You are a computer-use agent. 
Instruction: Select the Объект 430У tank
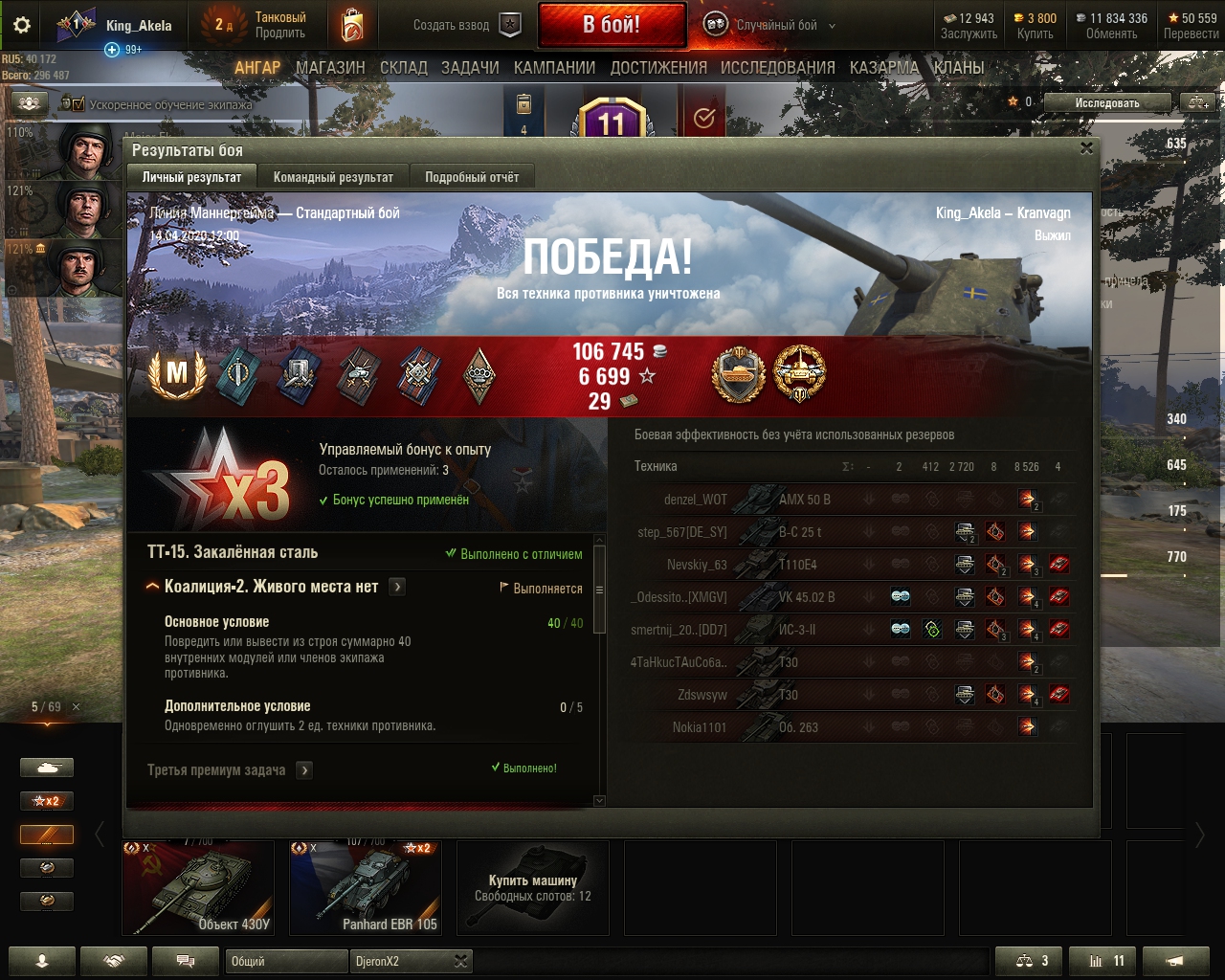click(x=198, y=887)
